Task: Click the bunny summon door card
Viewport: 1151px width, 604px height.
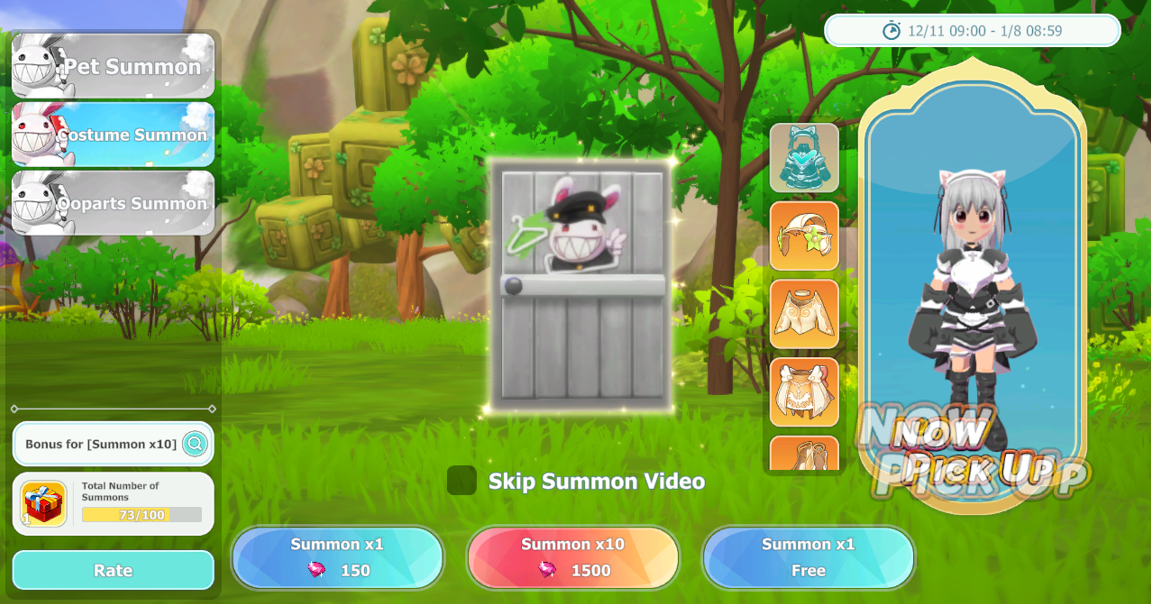Action: click(582, 285)
